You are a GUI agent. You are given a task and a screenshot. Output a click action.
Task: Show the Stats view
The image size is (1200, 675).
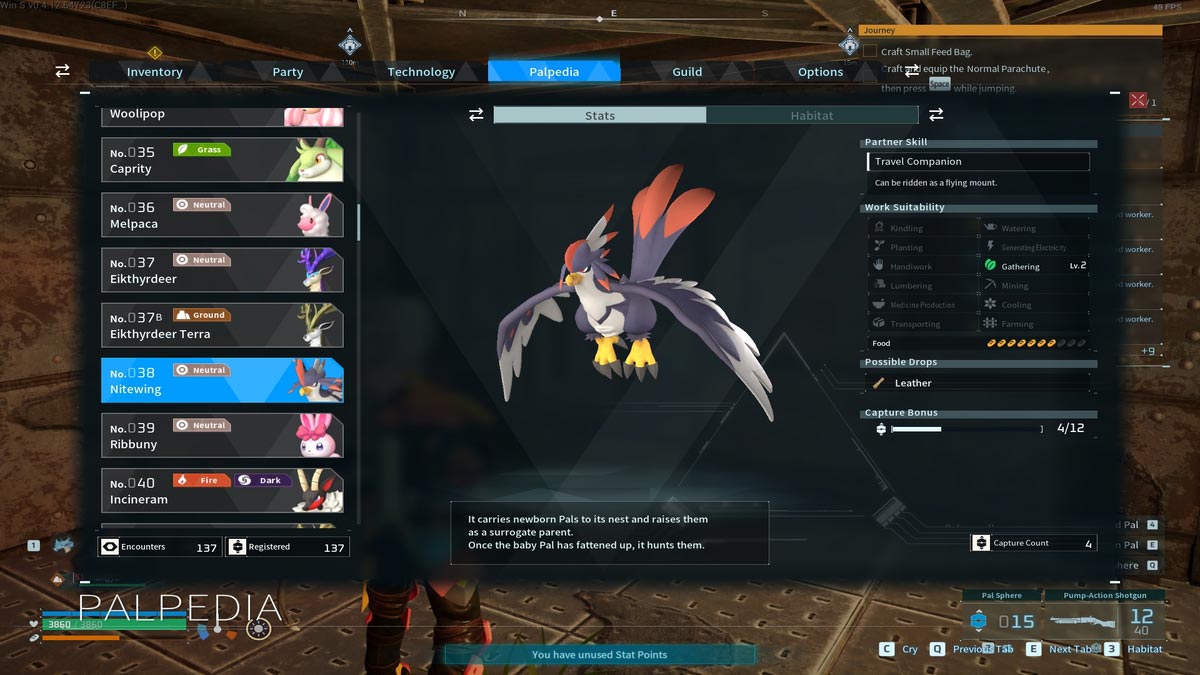click(x=600, y=116)
